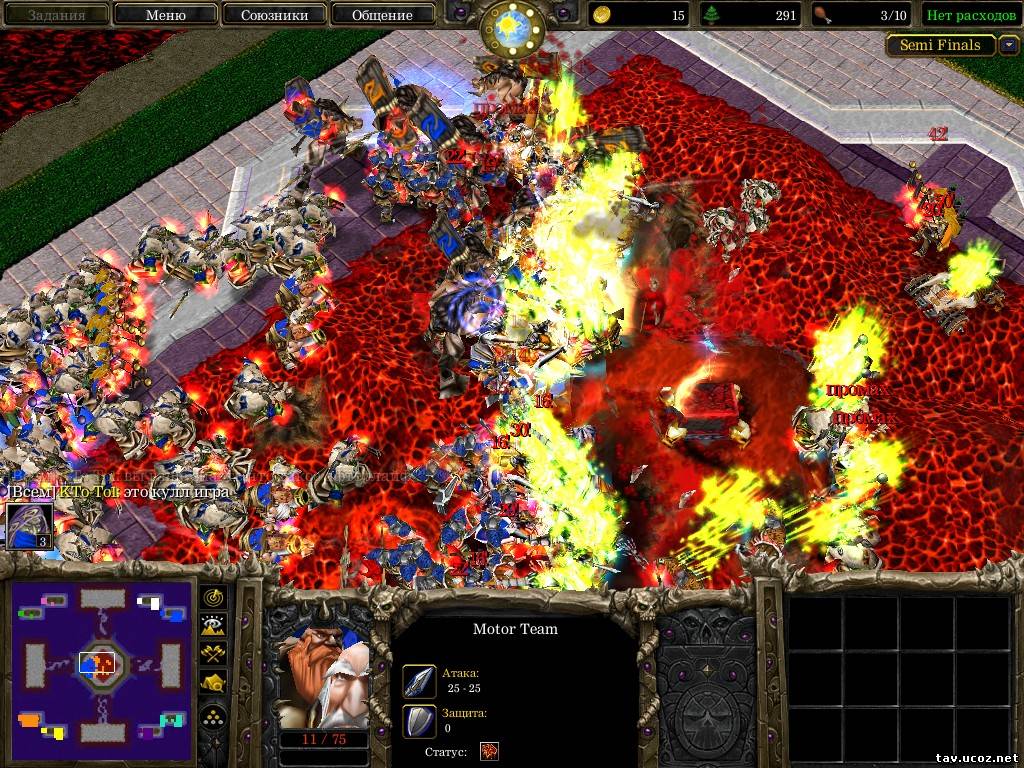Open the Общение chat log
The image size is (1024, 768).
383,15
